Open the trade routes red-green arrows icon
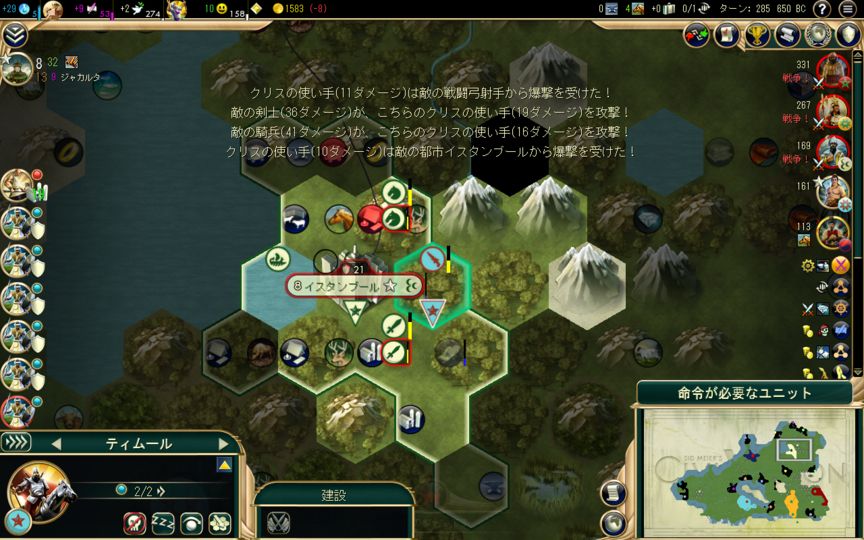Screen dimensions: 864x540 (x=697, y=35)
